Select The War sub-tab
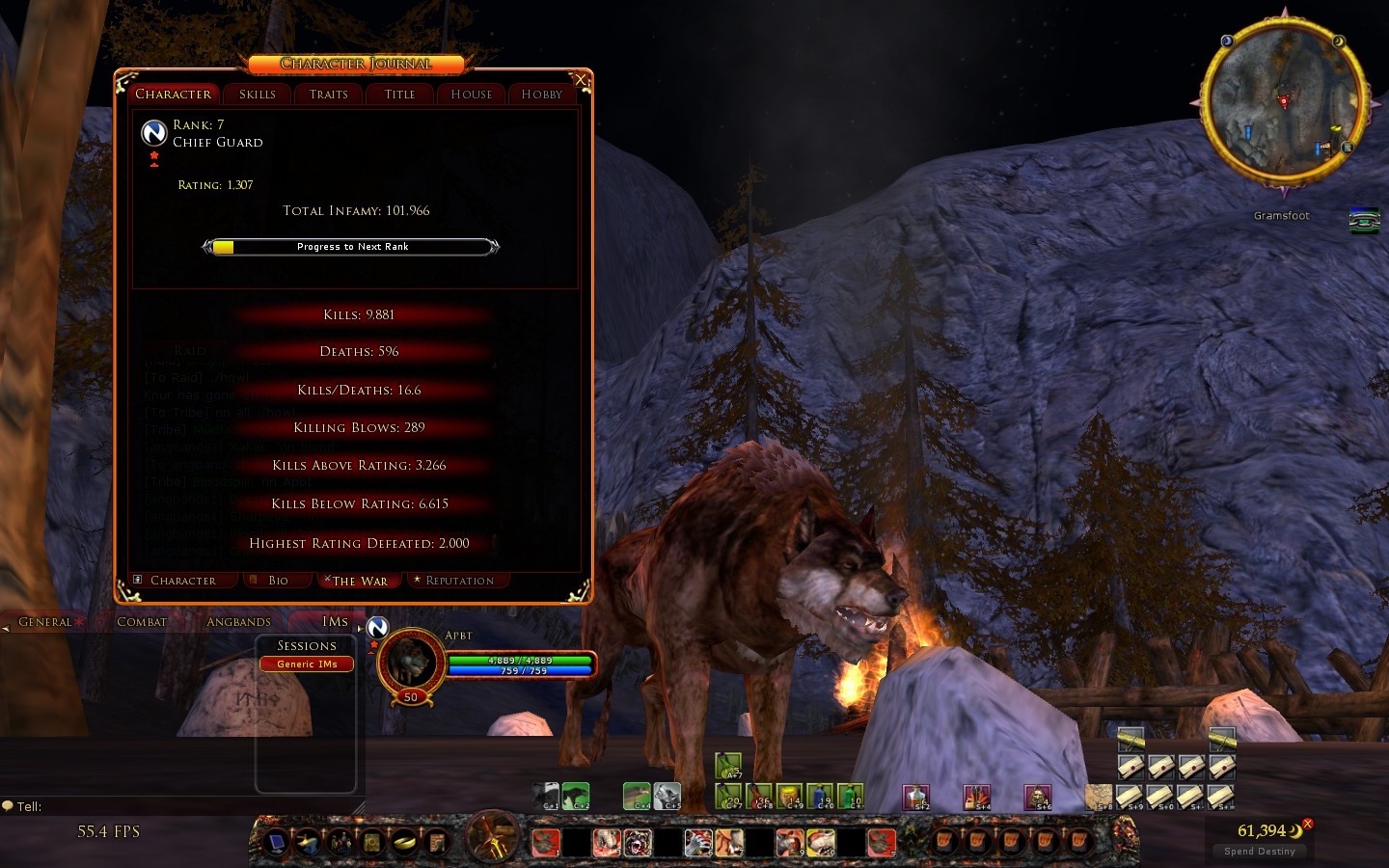 coord(360,581)
